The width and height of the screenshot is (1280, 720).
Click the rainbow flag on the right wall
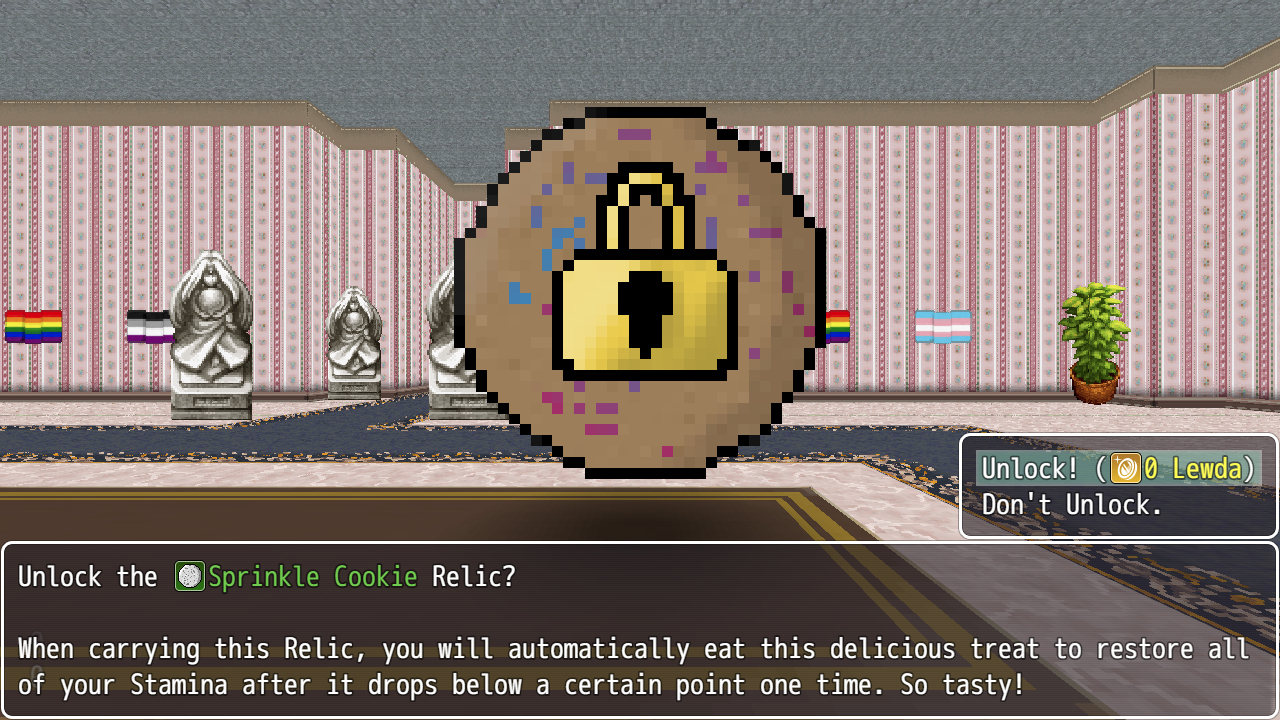coord(838,326)
